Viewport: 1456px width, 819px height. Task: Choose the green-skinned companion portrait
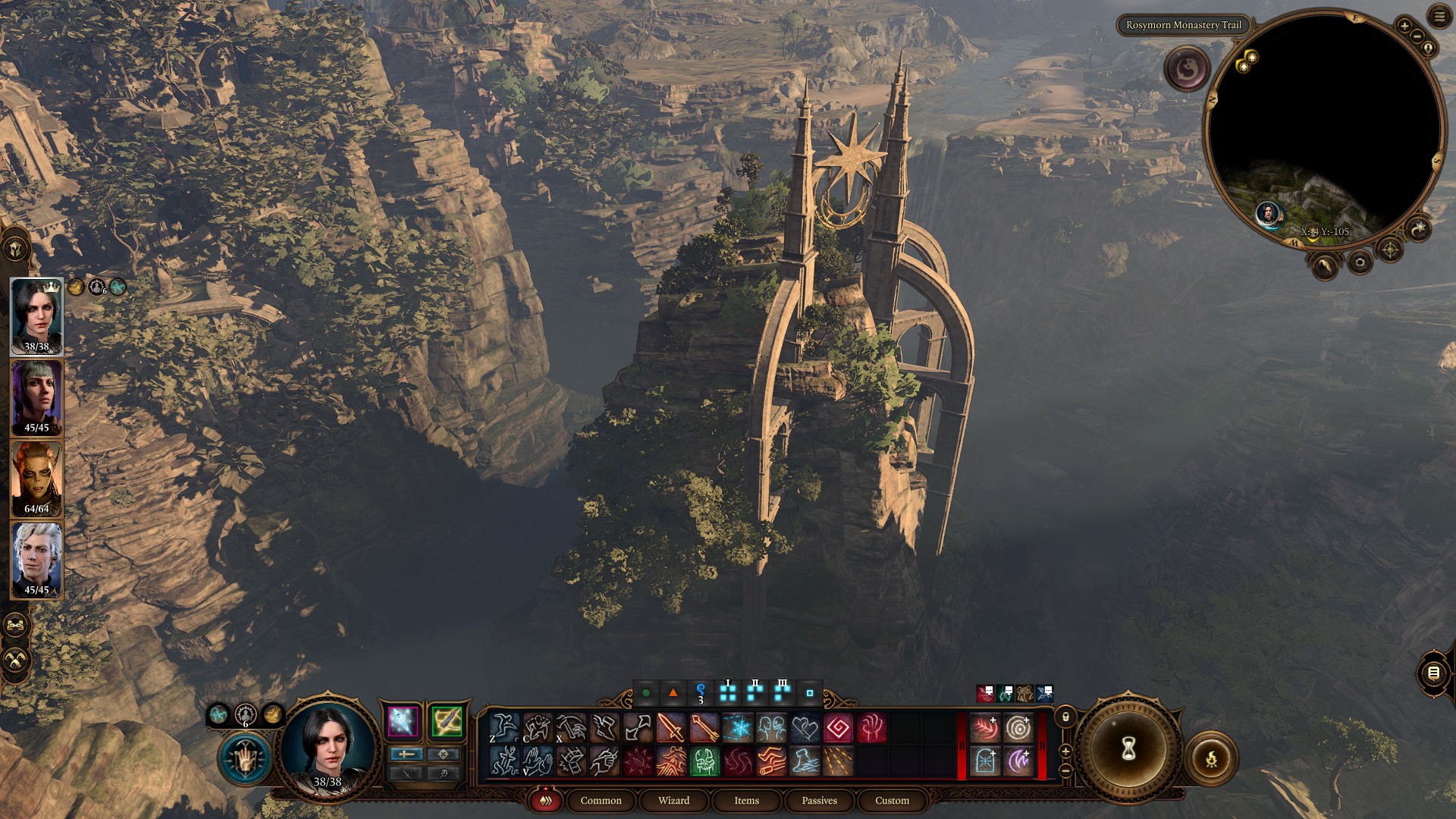(x=36, y=479)
